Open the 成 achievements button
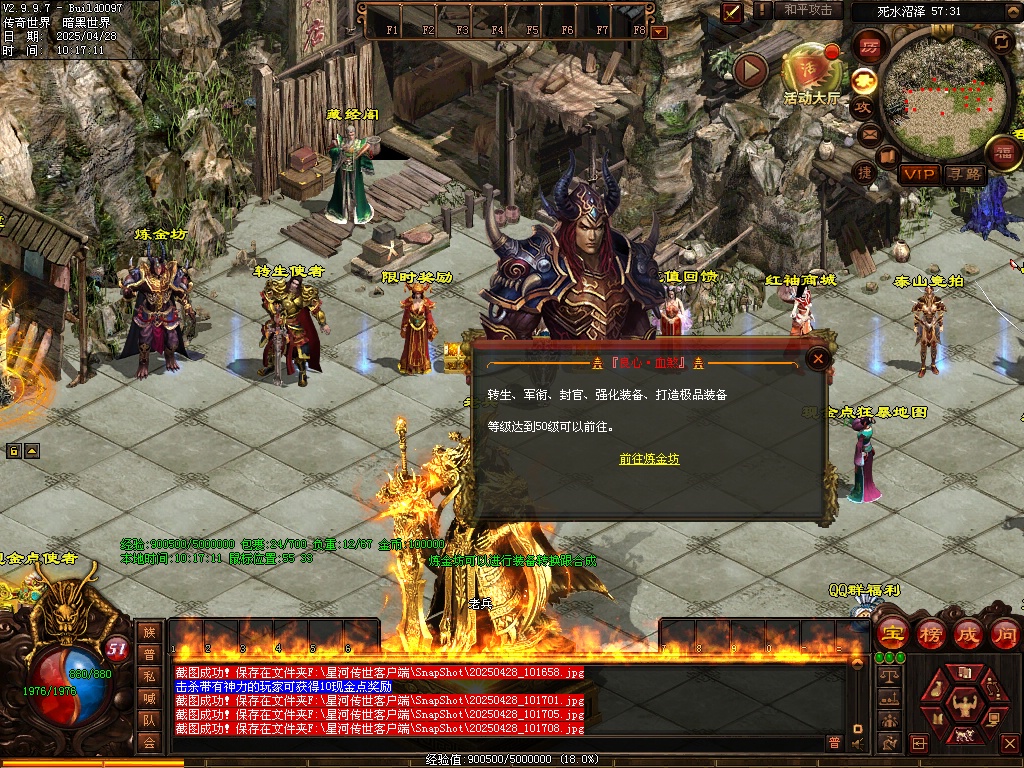 click(968, 633)
